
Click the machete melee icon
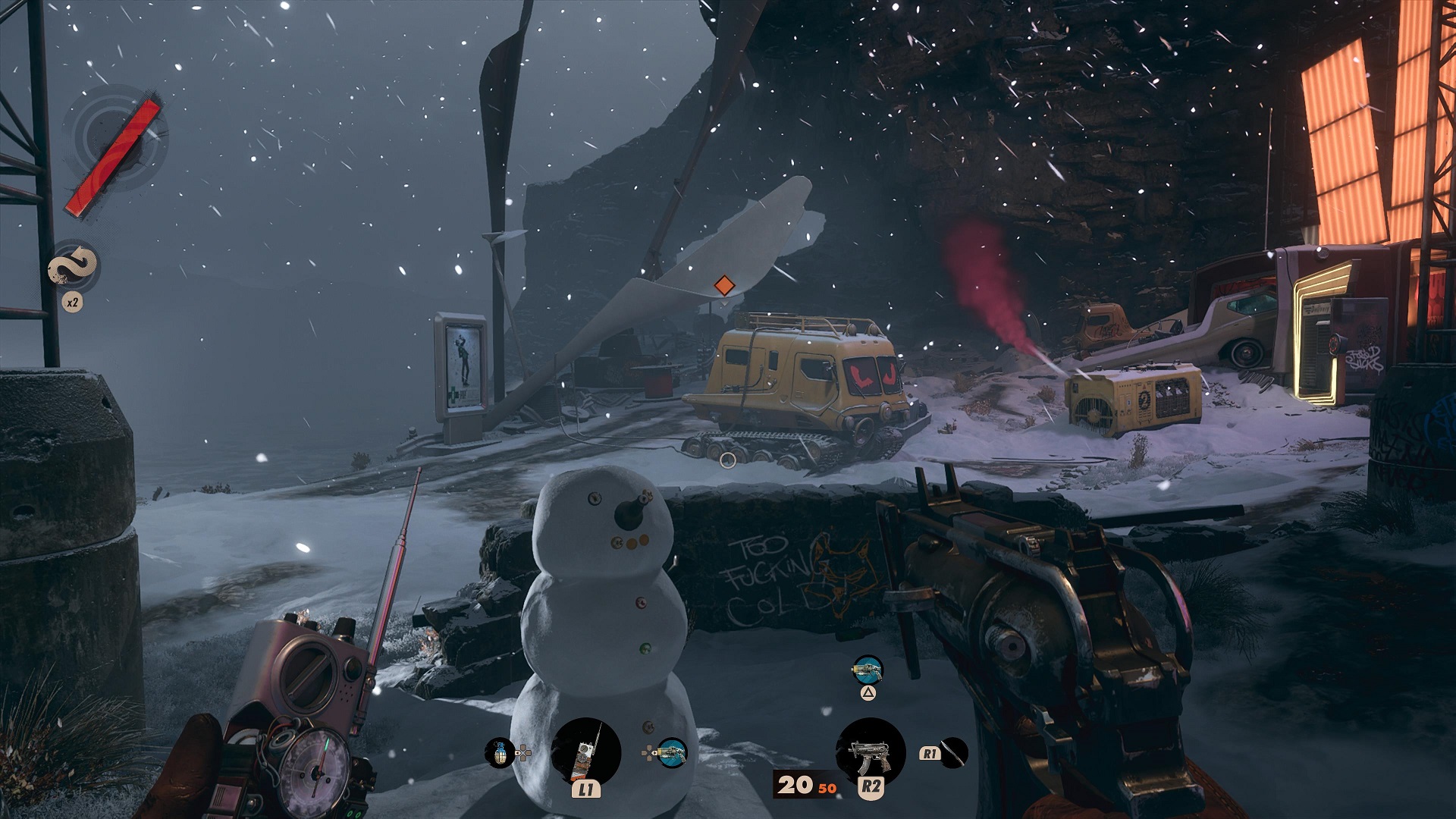[954, 753]
